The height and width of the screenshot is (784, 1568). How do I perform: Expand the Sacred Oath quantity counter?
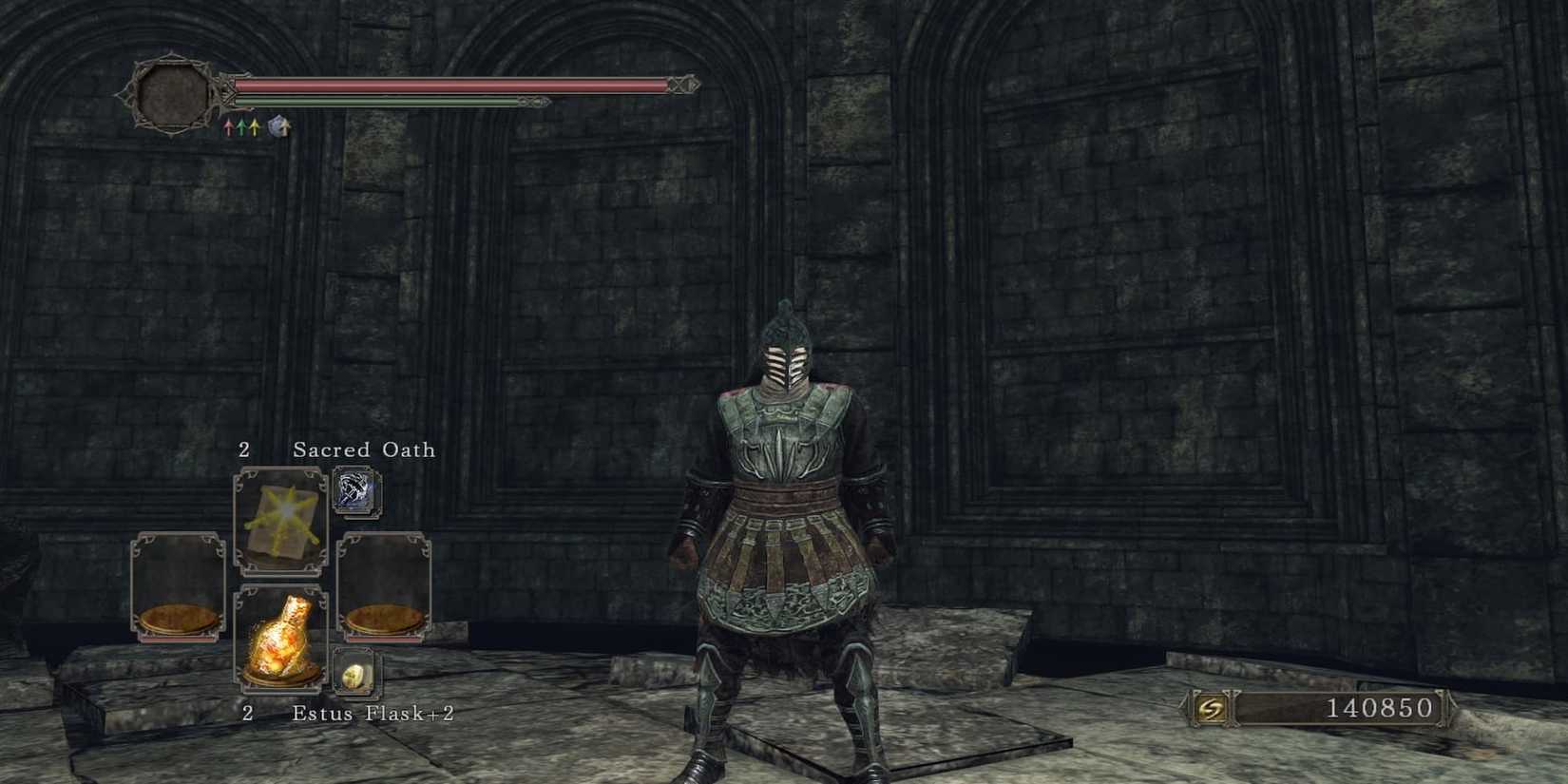(x=245, y=450)
